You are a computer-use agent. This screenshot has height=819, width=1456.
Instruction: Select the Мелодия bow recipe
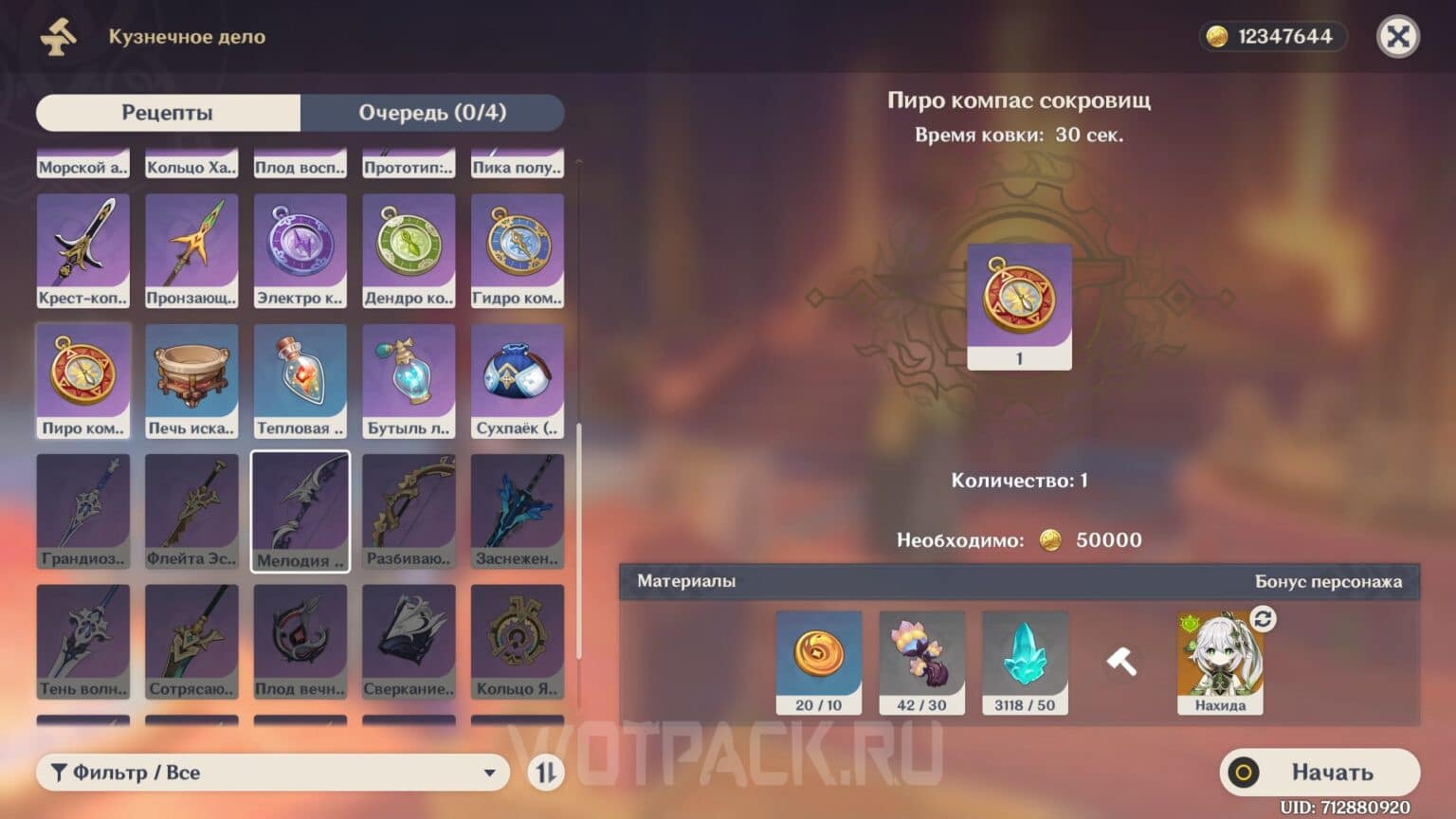pos(300,509)
